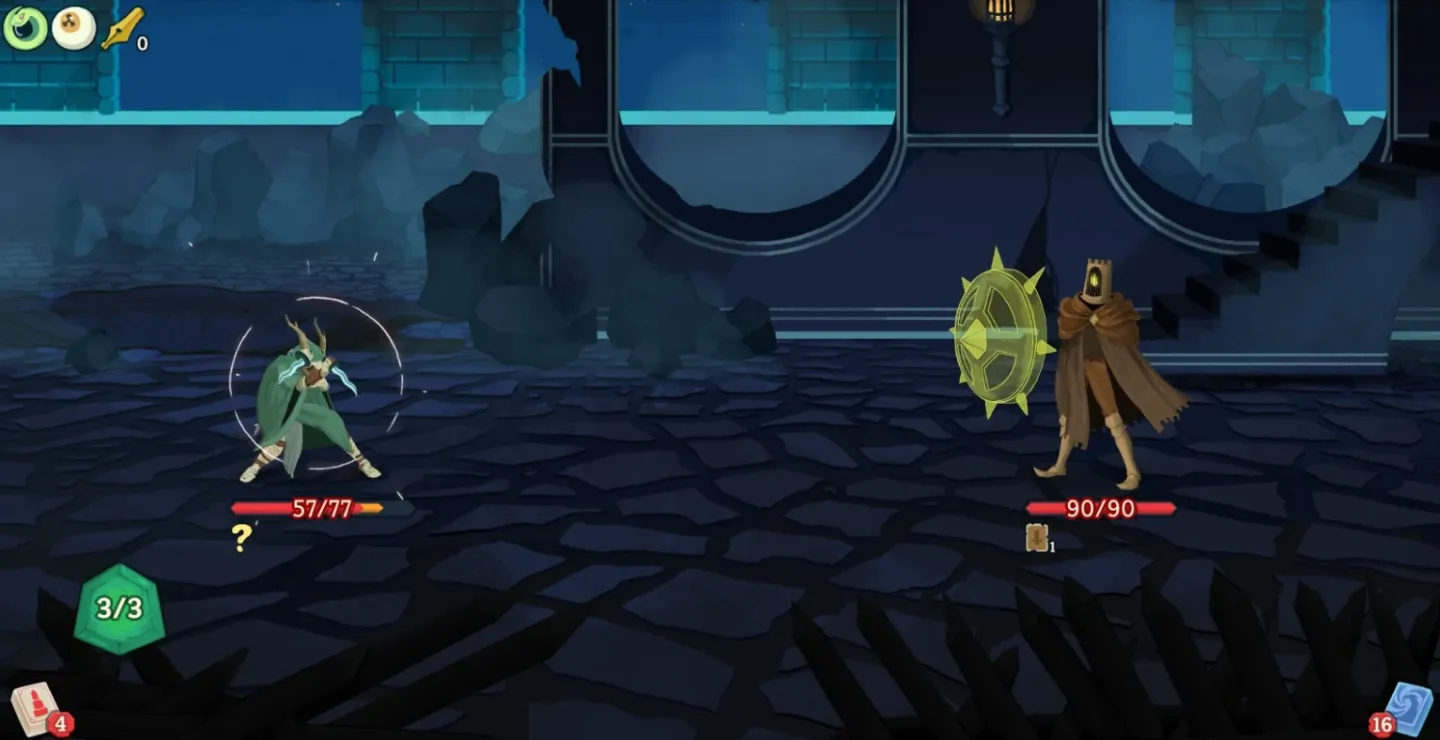Select the white eyeball relic

point(73,28)
